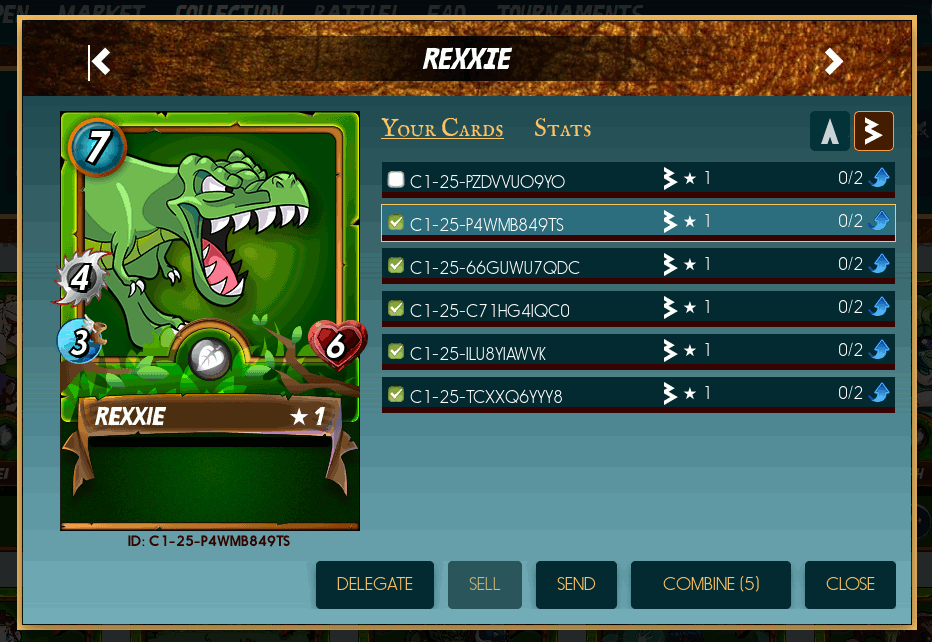Delegate the selected cards
The image size is (932, 642).
(375, 584)
